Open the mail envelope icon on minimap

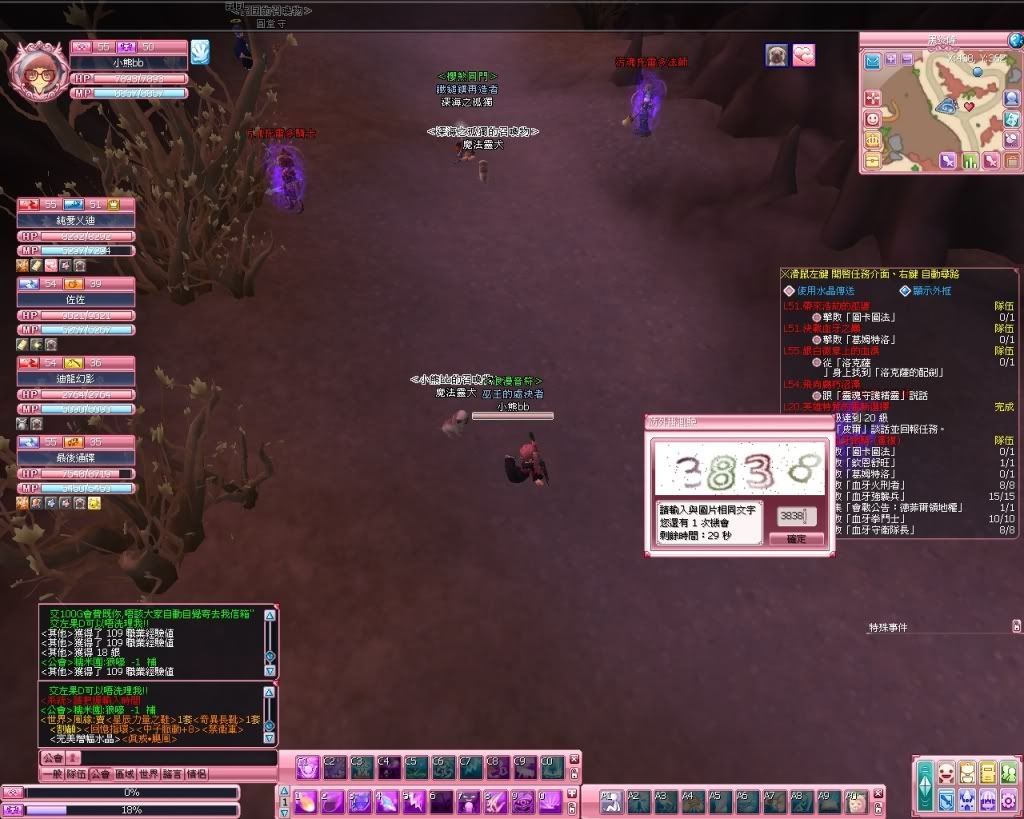pyautogui.click(x=872, y=62)
